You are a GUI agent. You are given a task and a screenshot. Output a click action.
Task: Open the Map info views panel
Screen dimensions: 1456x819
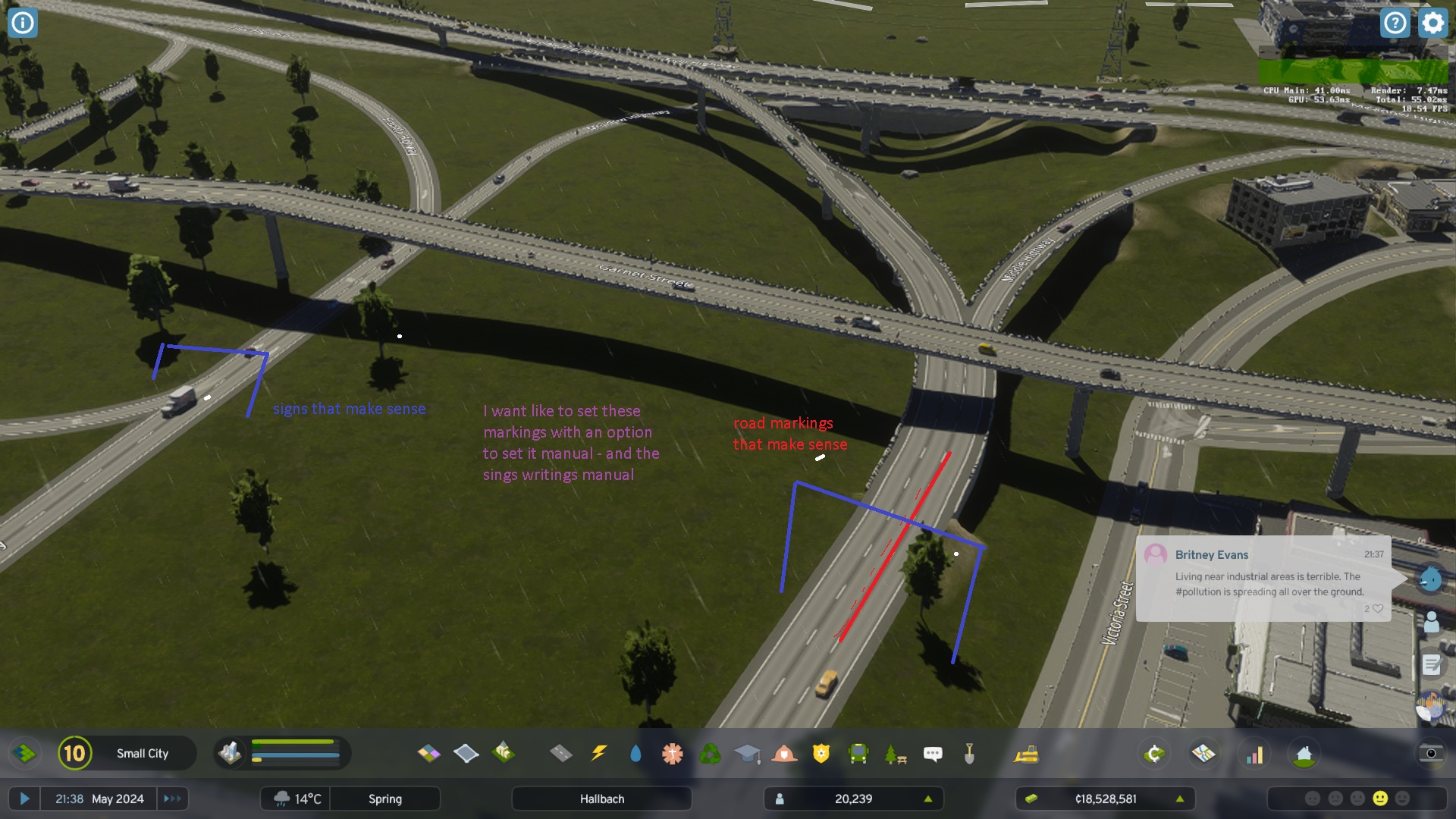coord(1202,753)
